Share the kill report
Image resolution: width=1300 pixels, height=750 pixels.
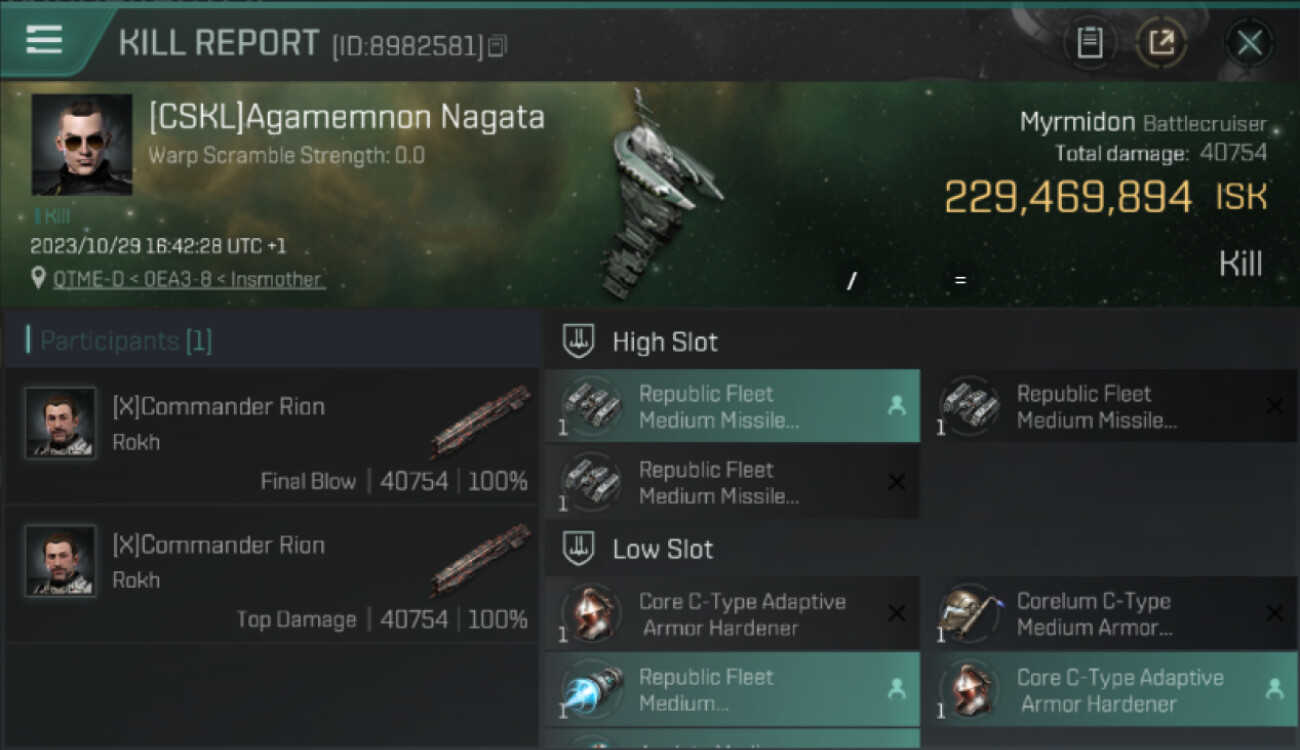click(1161, 43)
